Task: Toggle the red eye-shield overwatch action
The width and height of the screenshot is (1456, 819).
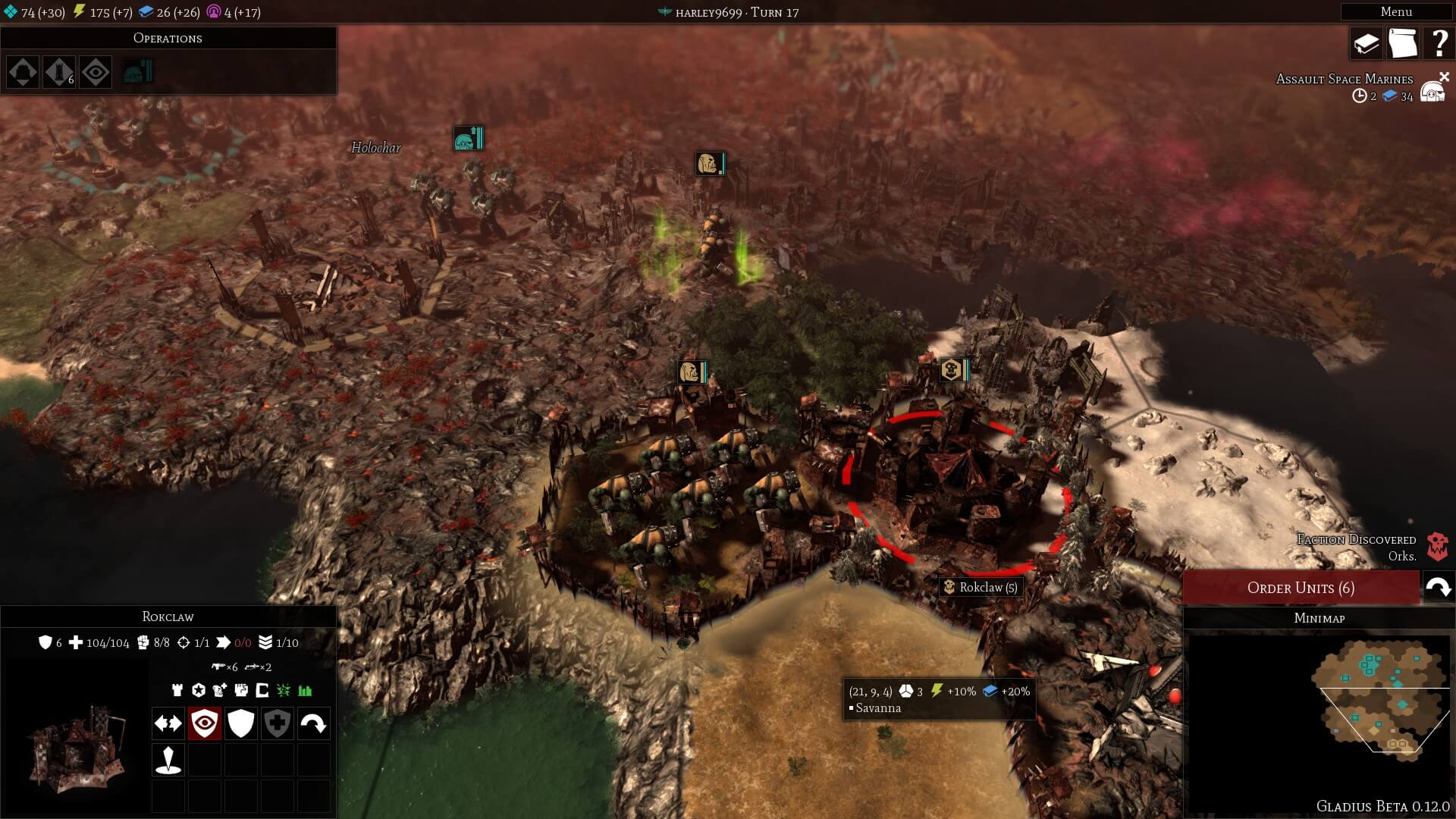Action: (204, 723)
